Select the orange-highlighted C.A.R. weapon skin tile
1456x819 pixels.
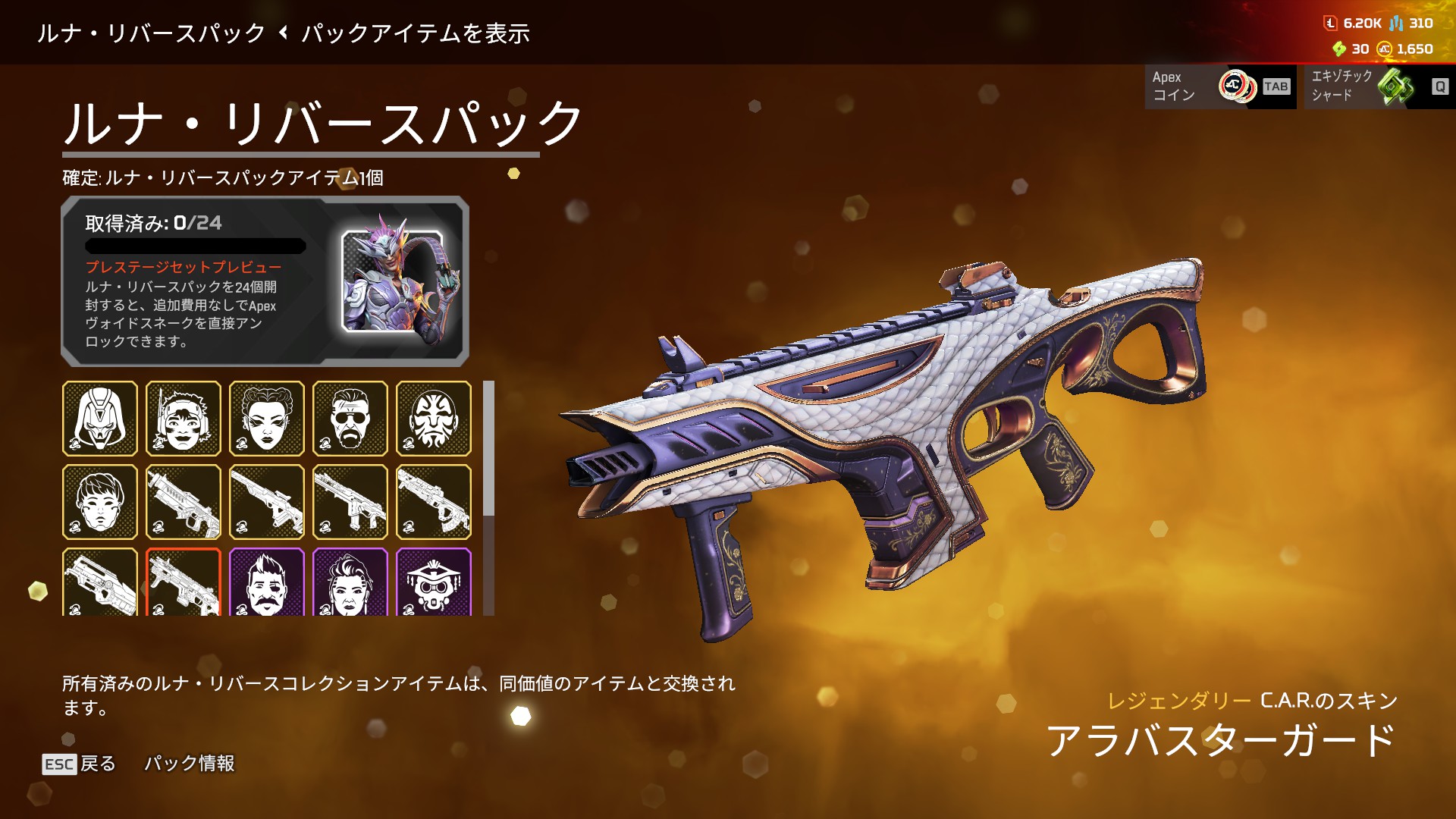[184, 582]
